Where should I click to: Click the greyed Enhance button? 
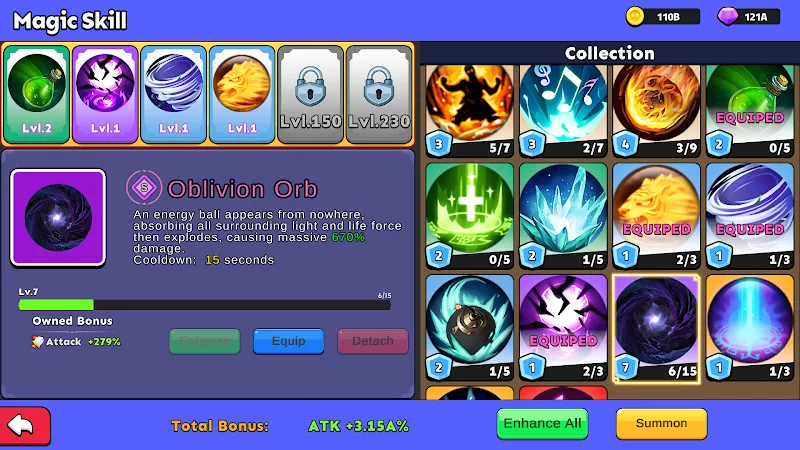pyautogui.click(x=204, y=341)
